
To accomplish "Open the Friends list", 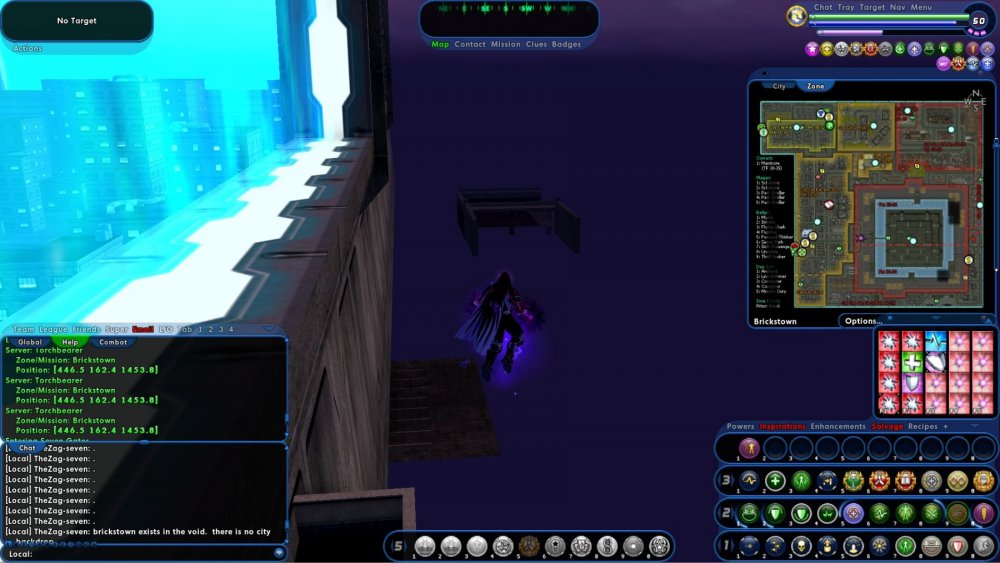I will pyautogui.click(x=86, y=329).
